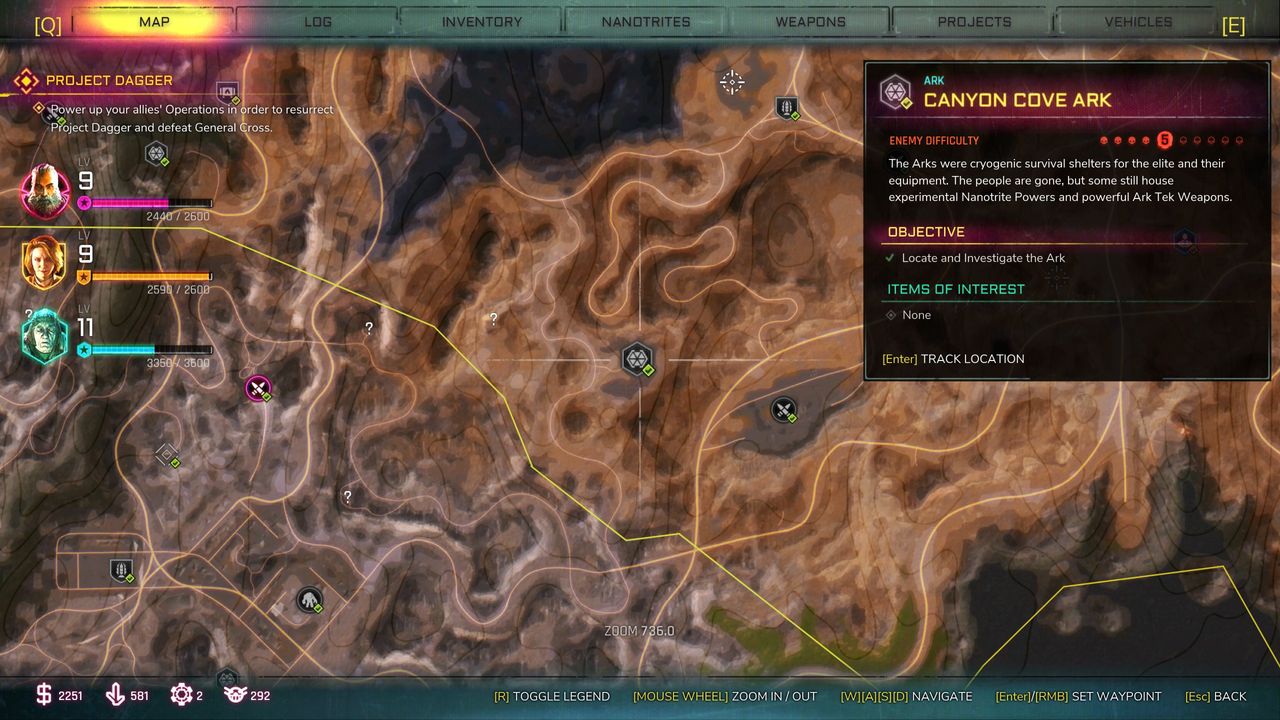Image resolution: width=1280 pixels, height=720 pixels.
Task: Open the Projects tab
Action: point(974,21)
